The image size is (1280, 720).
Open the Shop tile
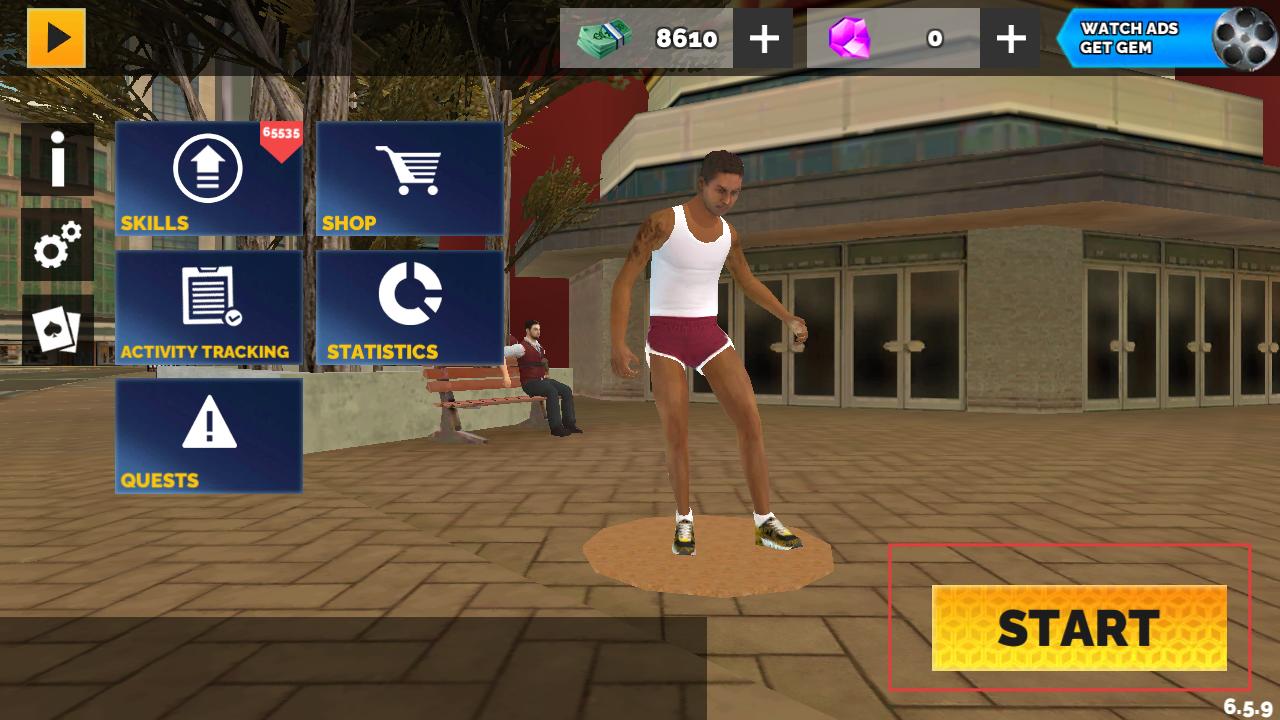[410, 179]
